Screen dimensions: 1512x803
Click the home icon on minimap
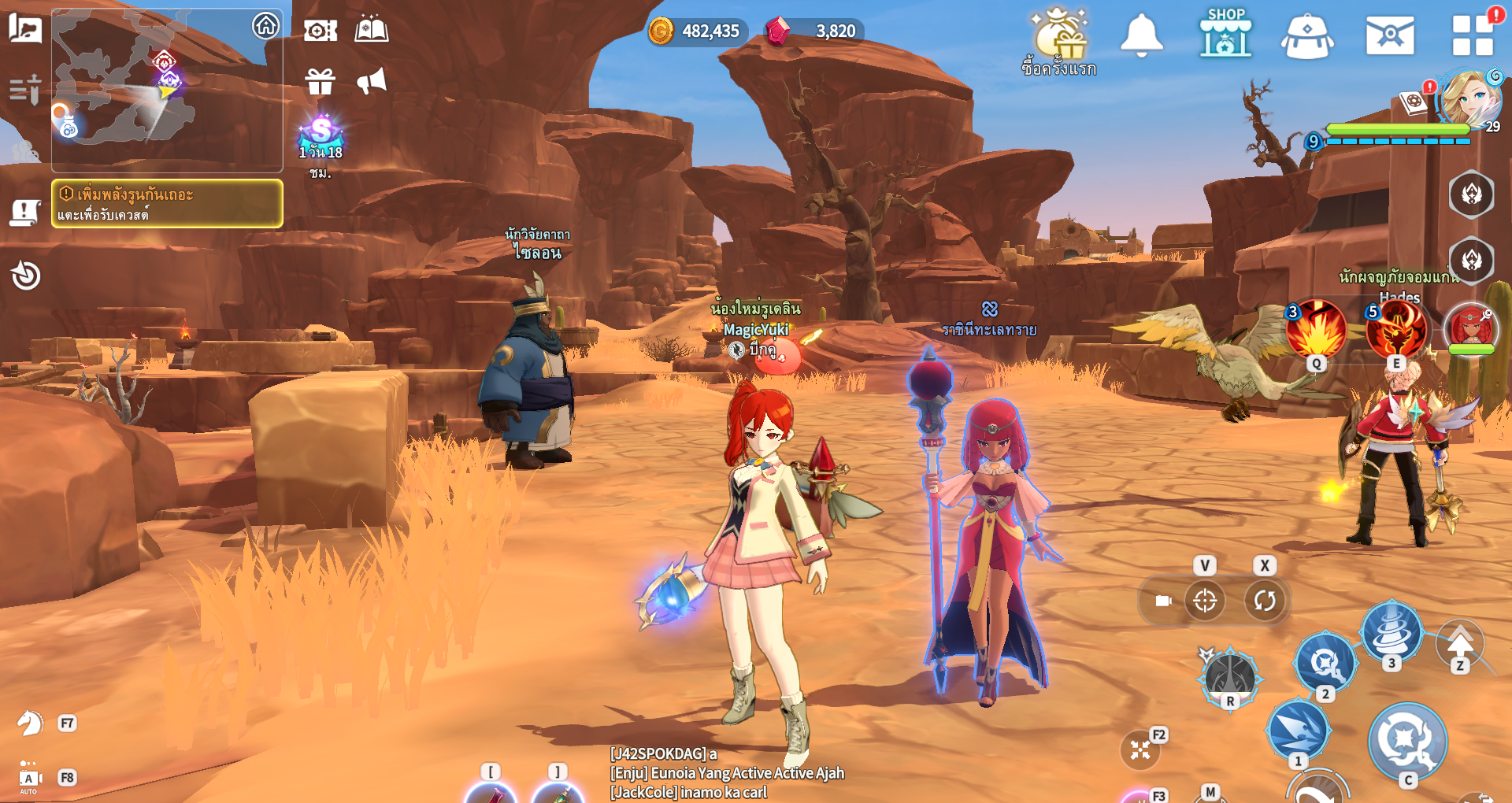pyautogui.click(x=265, y=26)
